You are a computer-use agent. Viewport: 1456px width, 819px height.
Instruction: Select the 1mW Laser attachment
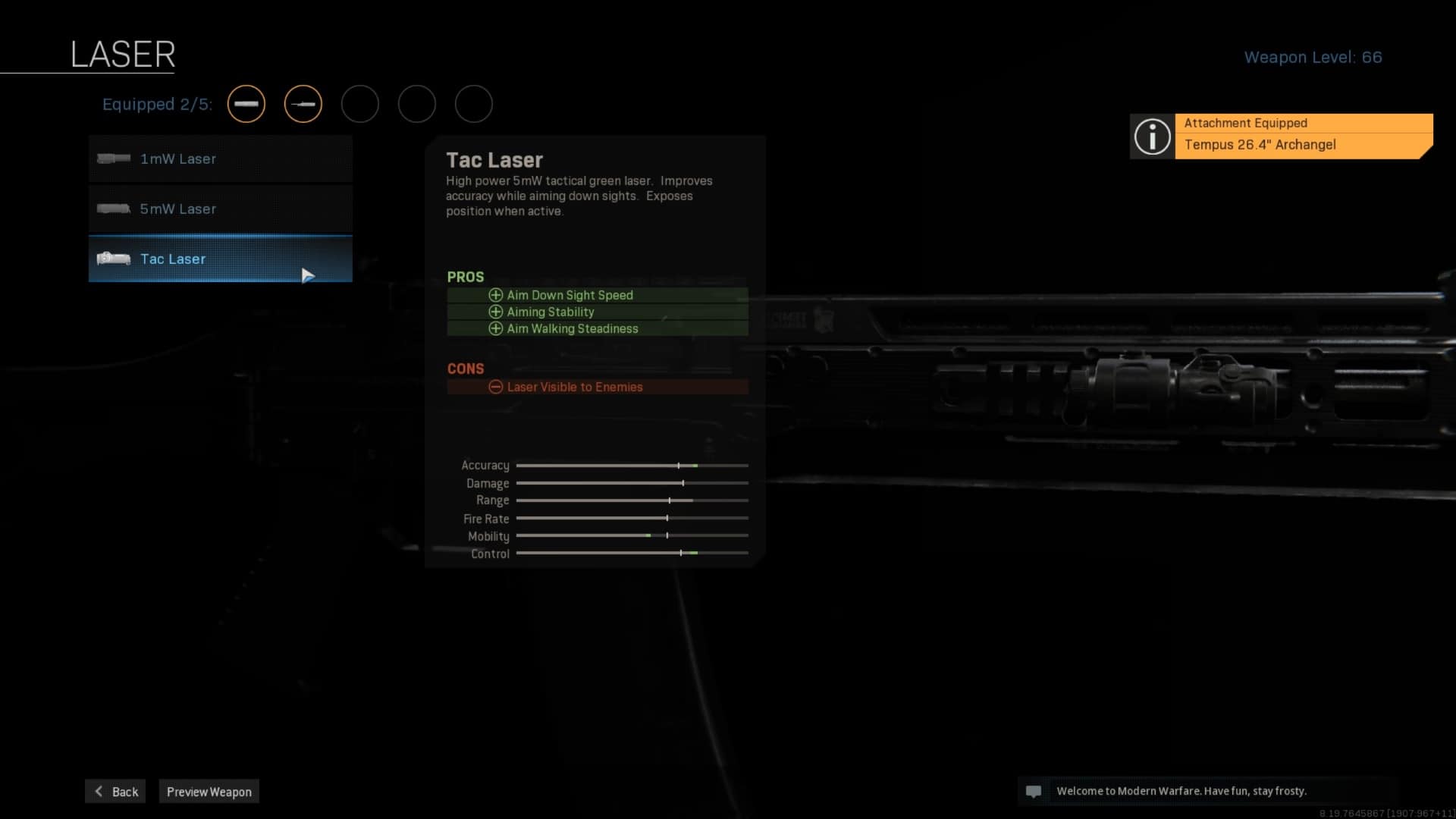pyautogui.click(x=220, y=159)
